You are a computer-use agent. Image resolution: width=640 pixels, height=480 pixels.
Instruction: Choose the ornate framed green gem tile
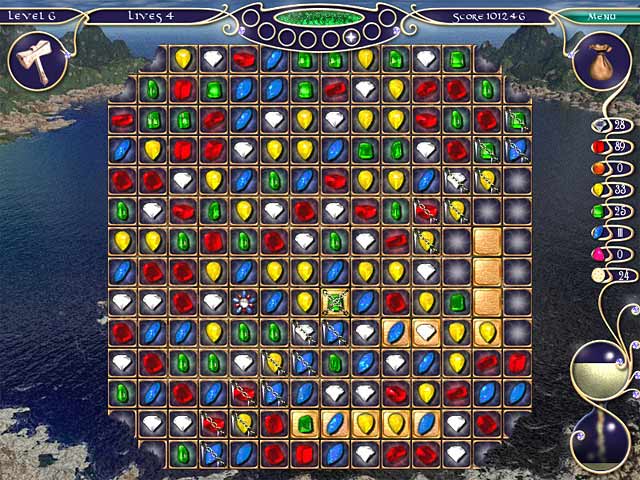pyautogui.click(x=335, y=300)
